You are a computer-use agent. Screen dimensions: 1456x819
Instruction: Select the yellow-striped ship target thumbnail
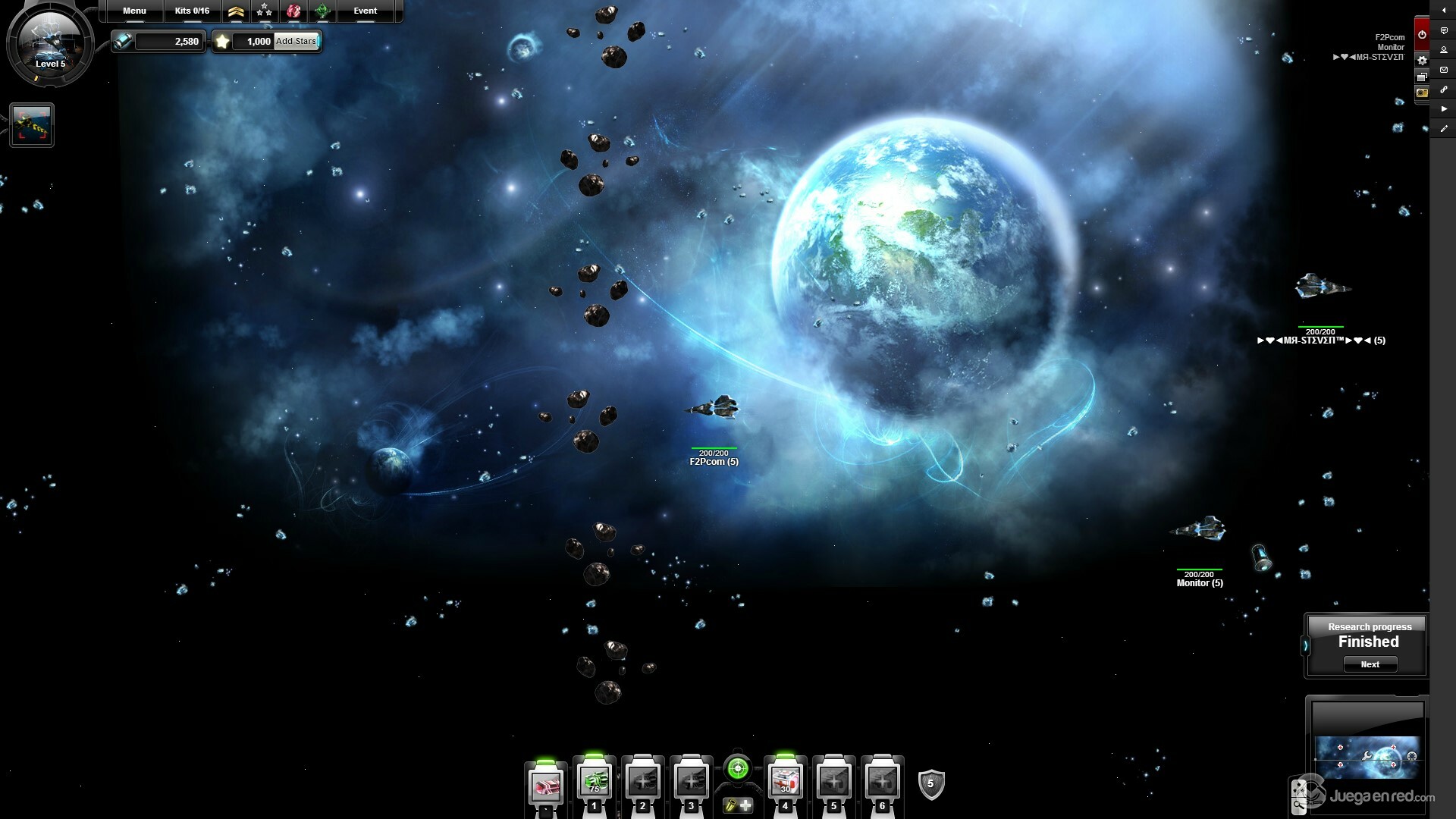32,125
